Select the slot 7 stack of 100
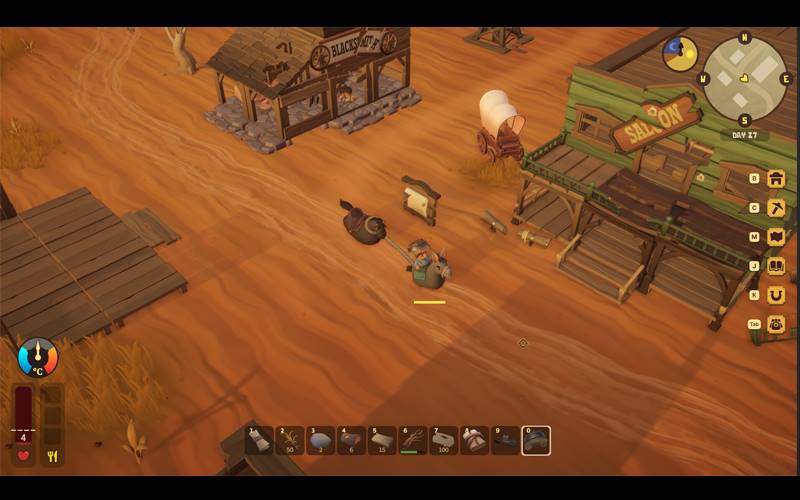Screen dimensions: 800x500 point(444,440)
